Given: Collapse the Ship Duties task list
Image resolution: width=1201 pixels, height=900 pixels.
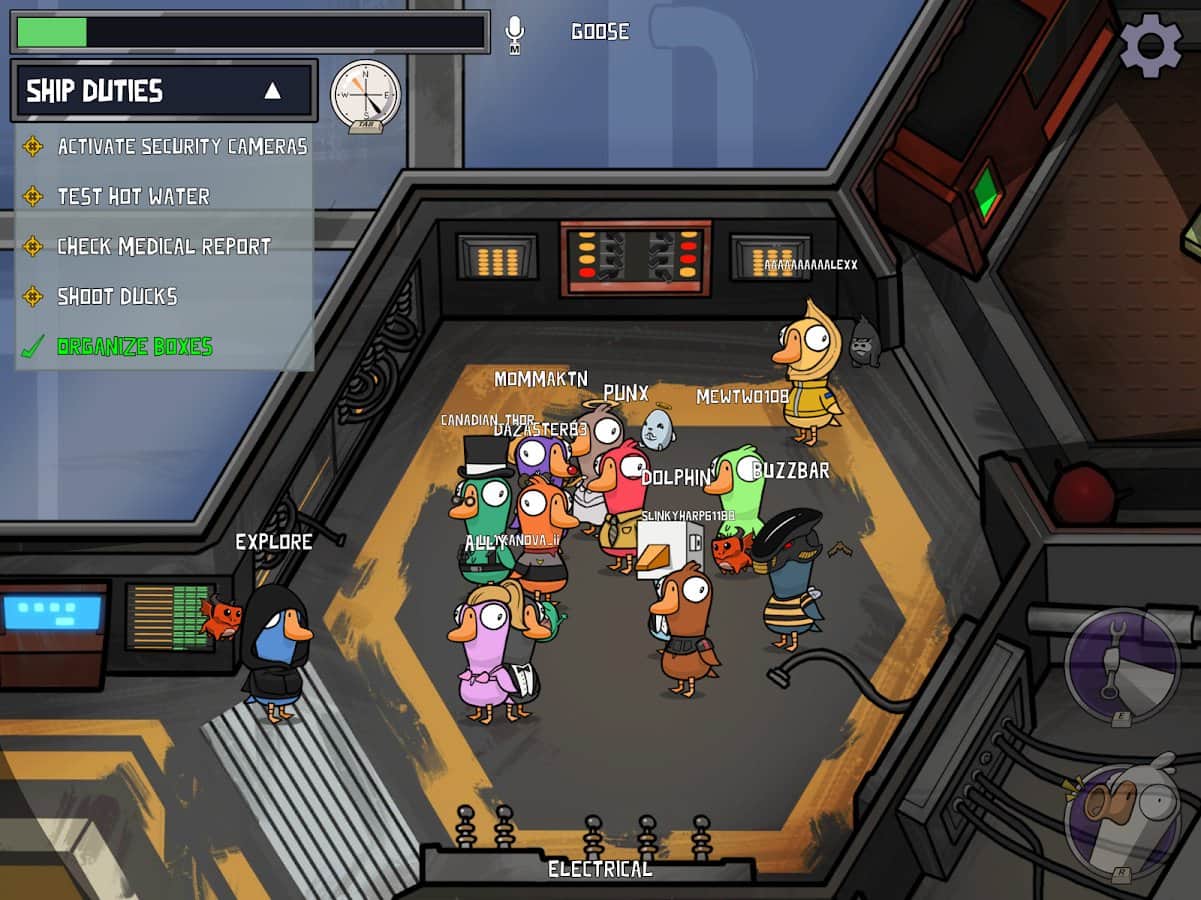Looking at the screenshot, I should [272, 91].
